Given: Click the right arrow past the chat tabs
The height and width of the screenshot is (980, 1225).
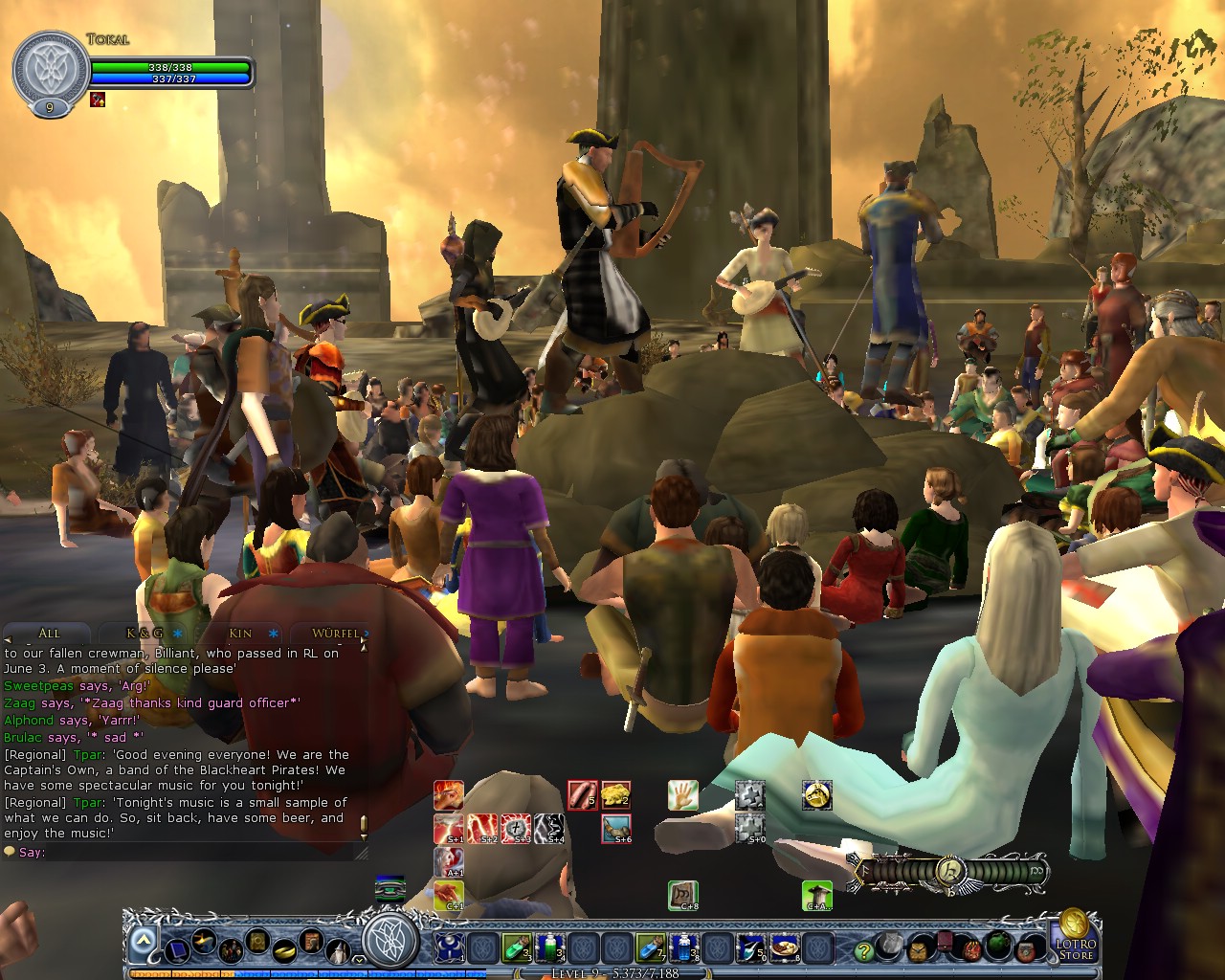Looking at the screenshot, I should (x=365, y=634).
